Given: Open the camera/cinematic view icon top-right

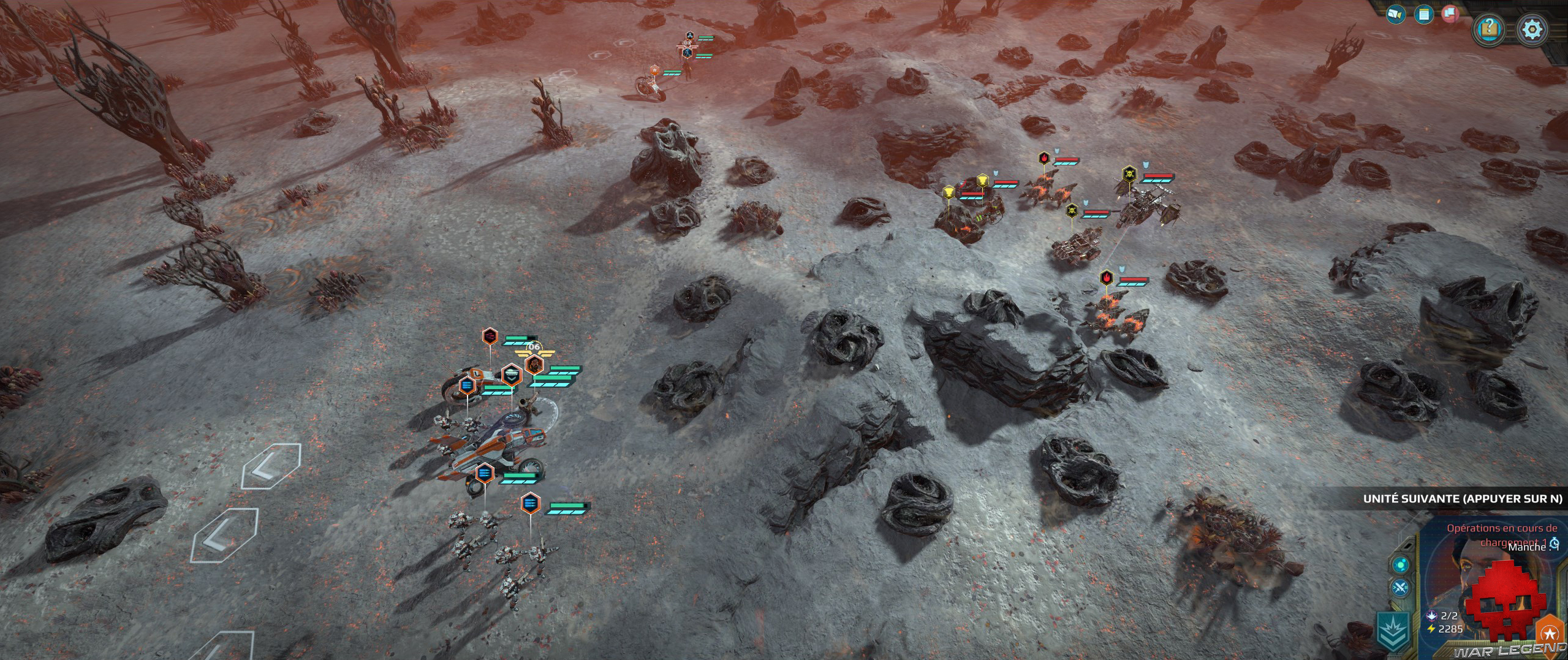Looking at the screenshot, I should pyautogui.click(x=1396, y=15).
